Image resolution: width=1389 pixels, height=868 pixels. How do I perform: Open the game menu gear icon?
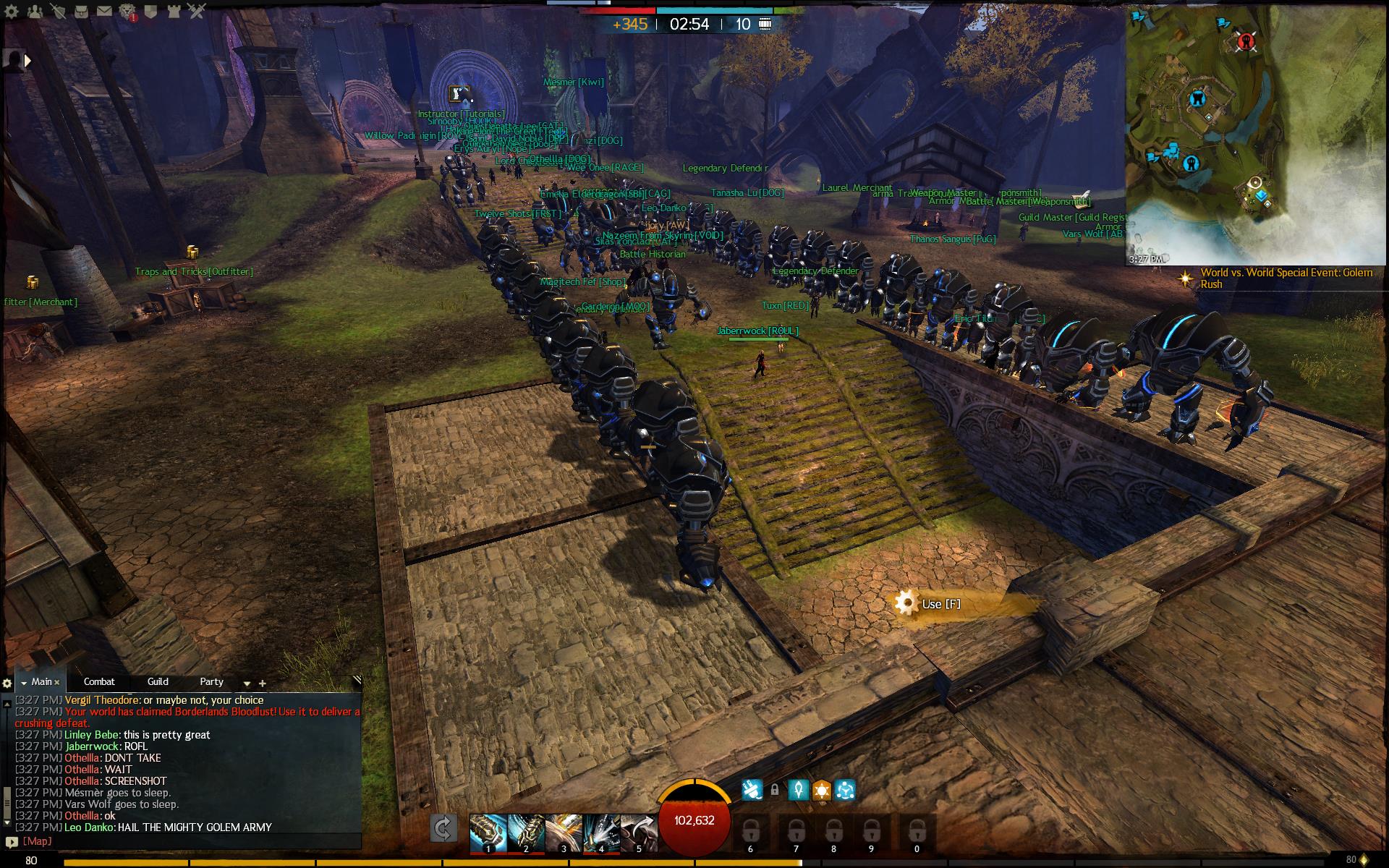(11, 11)
